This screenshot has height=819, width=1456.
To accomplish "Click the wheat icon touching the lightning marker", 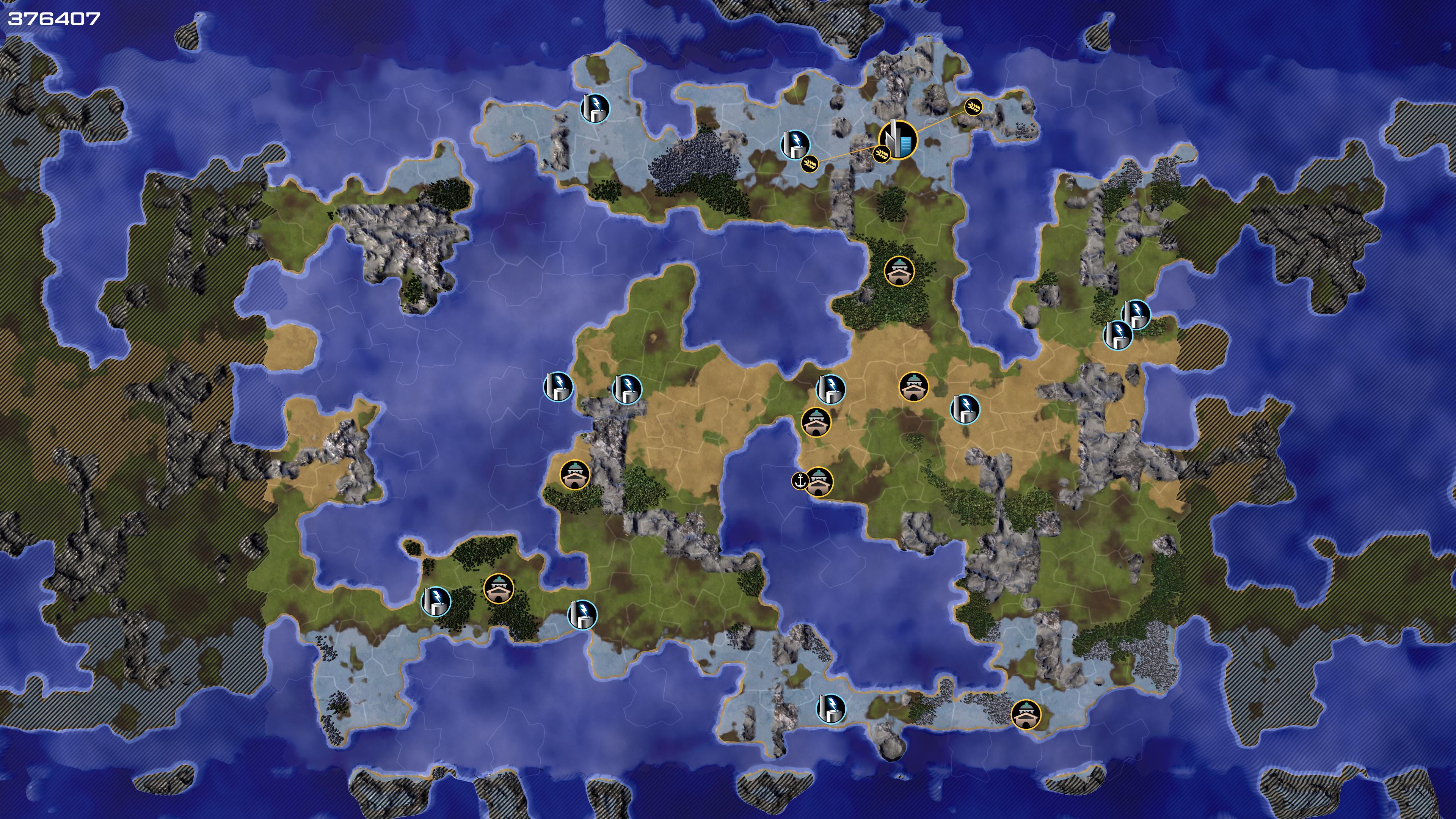I will 810,164.
